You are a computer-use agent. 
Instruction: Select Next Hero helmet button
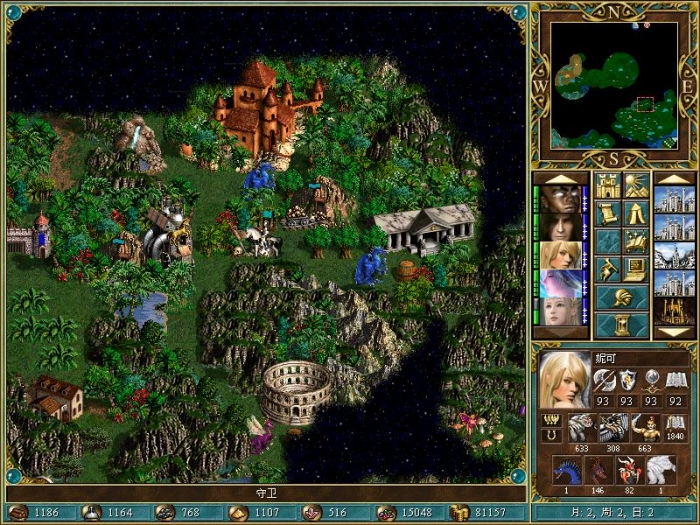tap(621, 298)
